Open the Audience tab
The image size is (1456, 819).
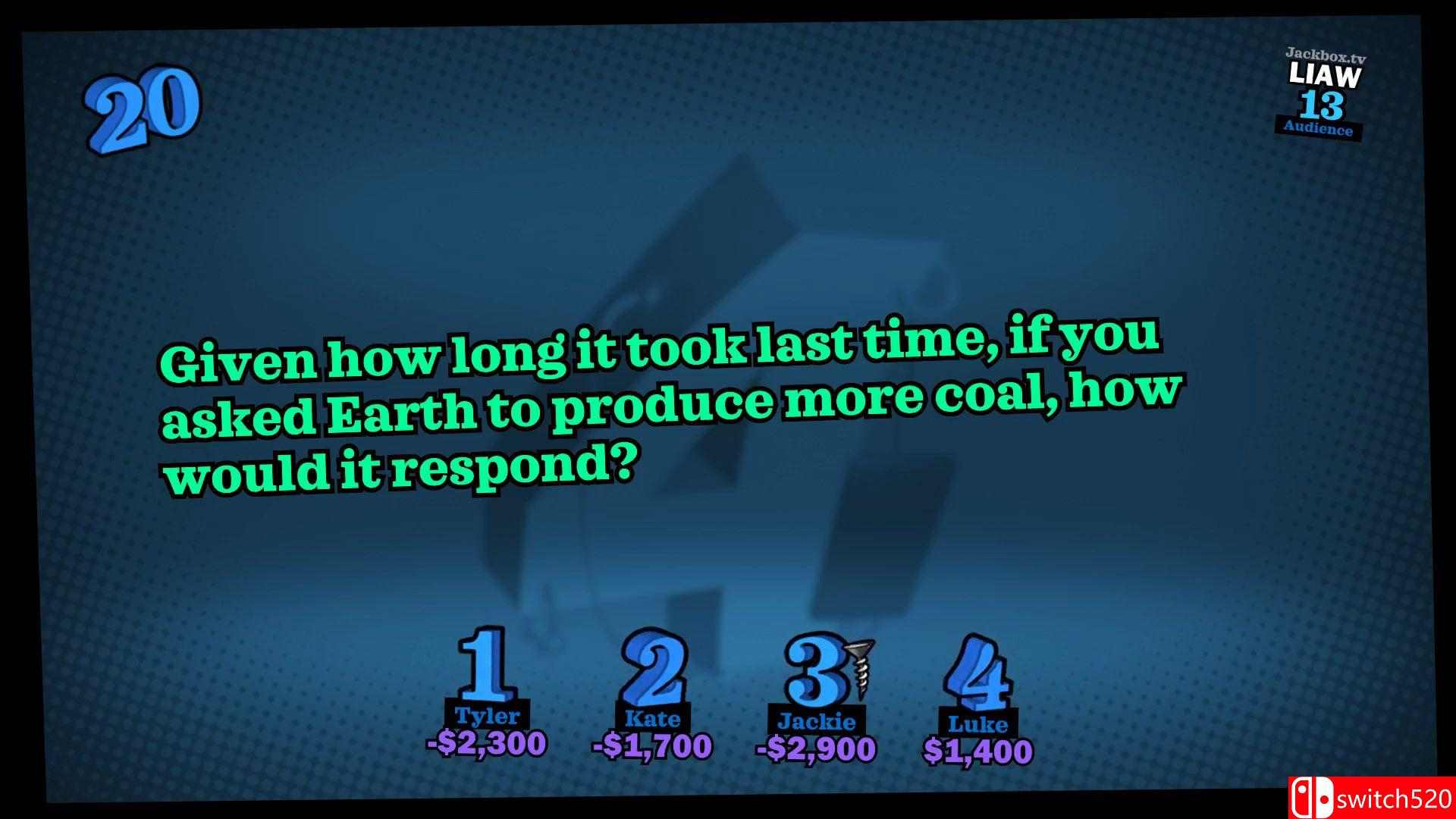tap(1317, 129)
